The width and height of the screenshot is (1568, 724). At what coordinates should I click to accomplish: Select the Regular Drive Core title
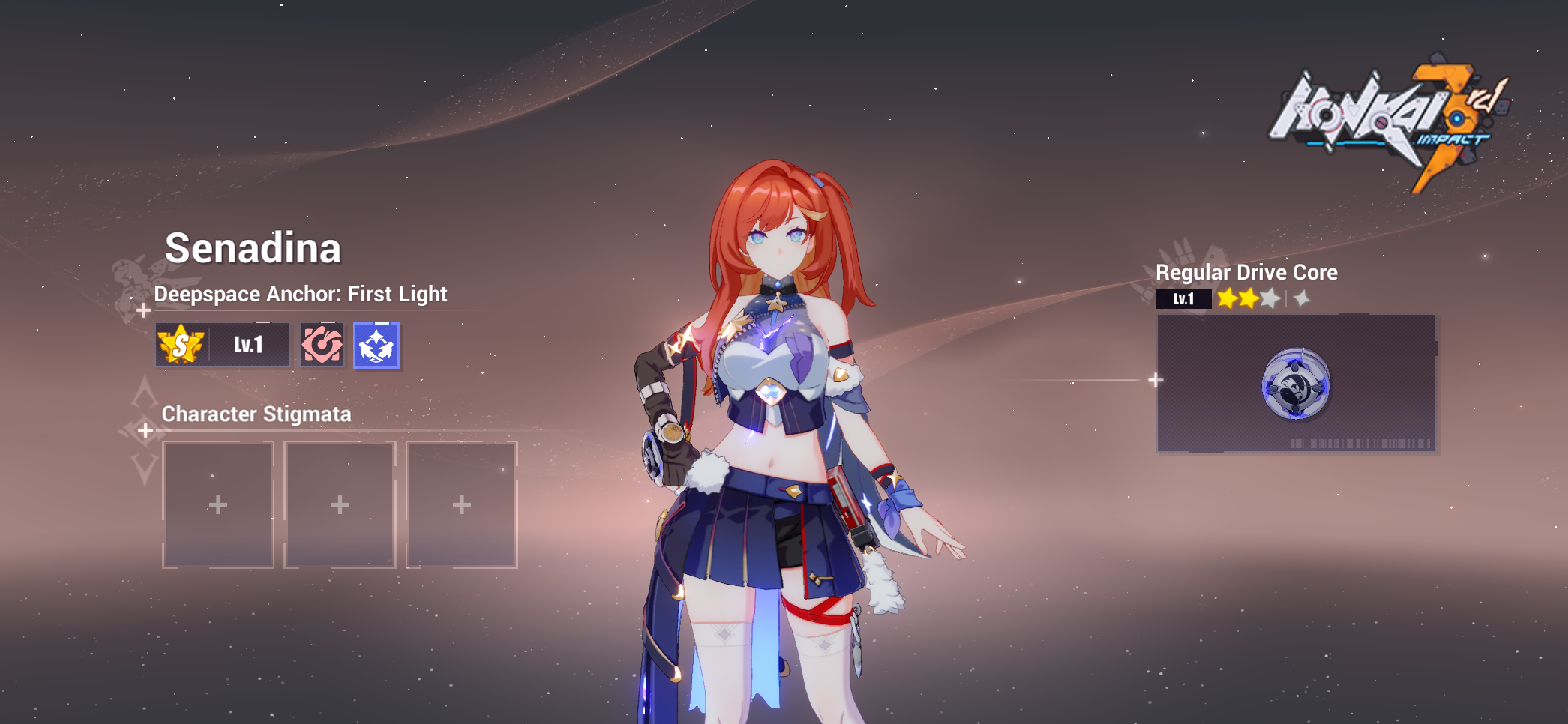point(1247,272)
